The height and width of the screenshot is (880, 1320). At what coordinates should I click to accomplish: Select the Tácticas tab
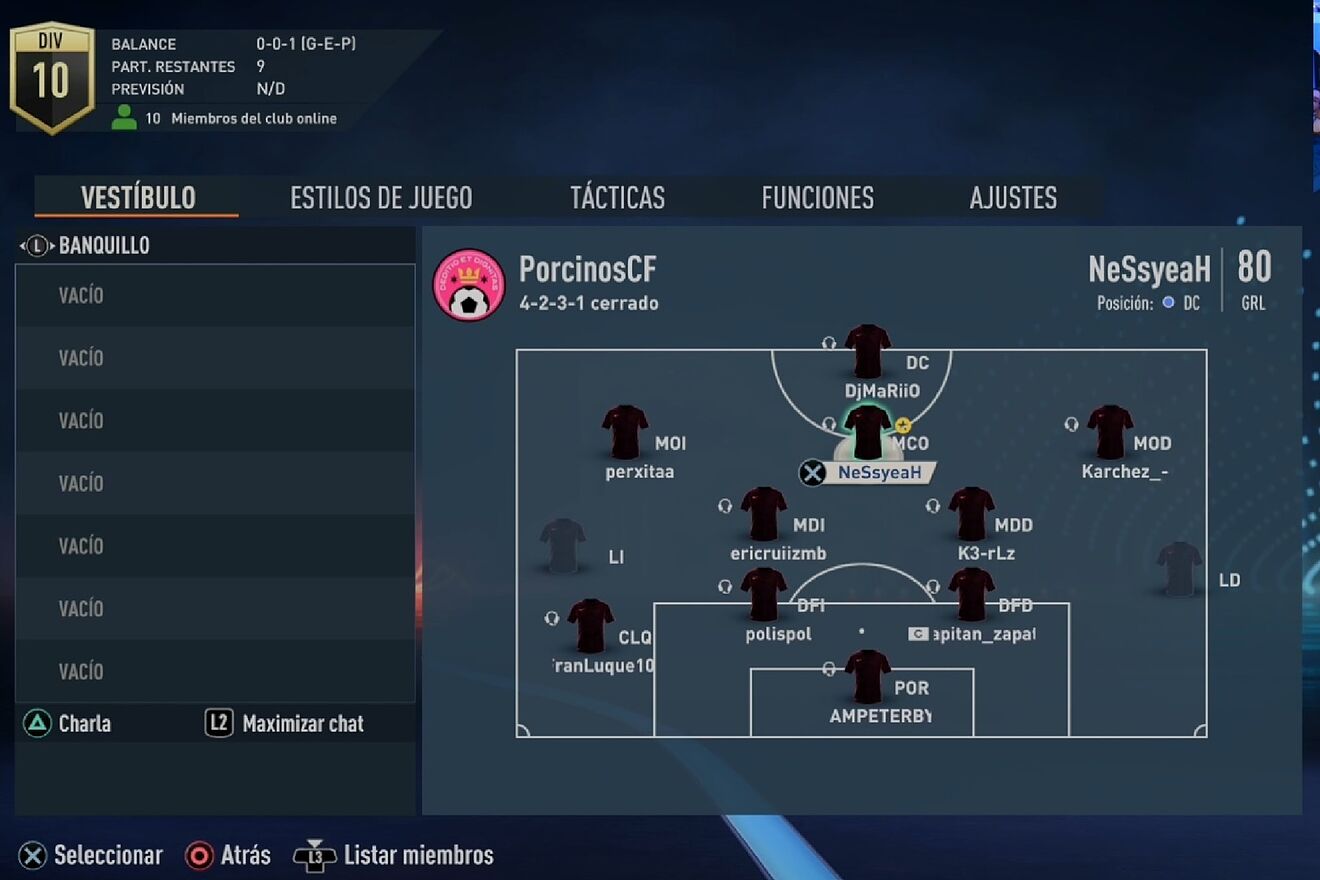617,198
